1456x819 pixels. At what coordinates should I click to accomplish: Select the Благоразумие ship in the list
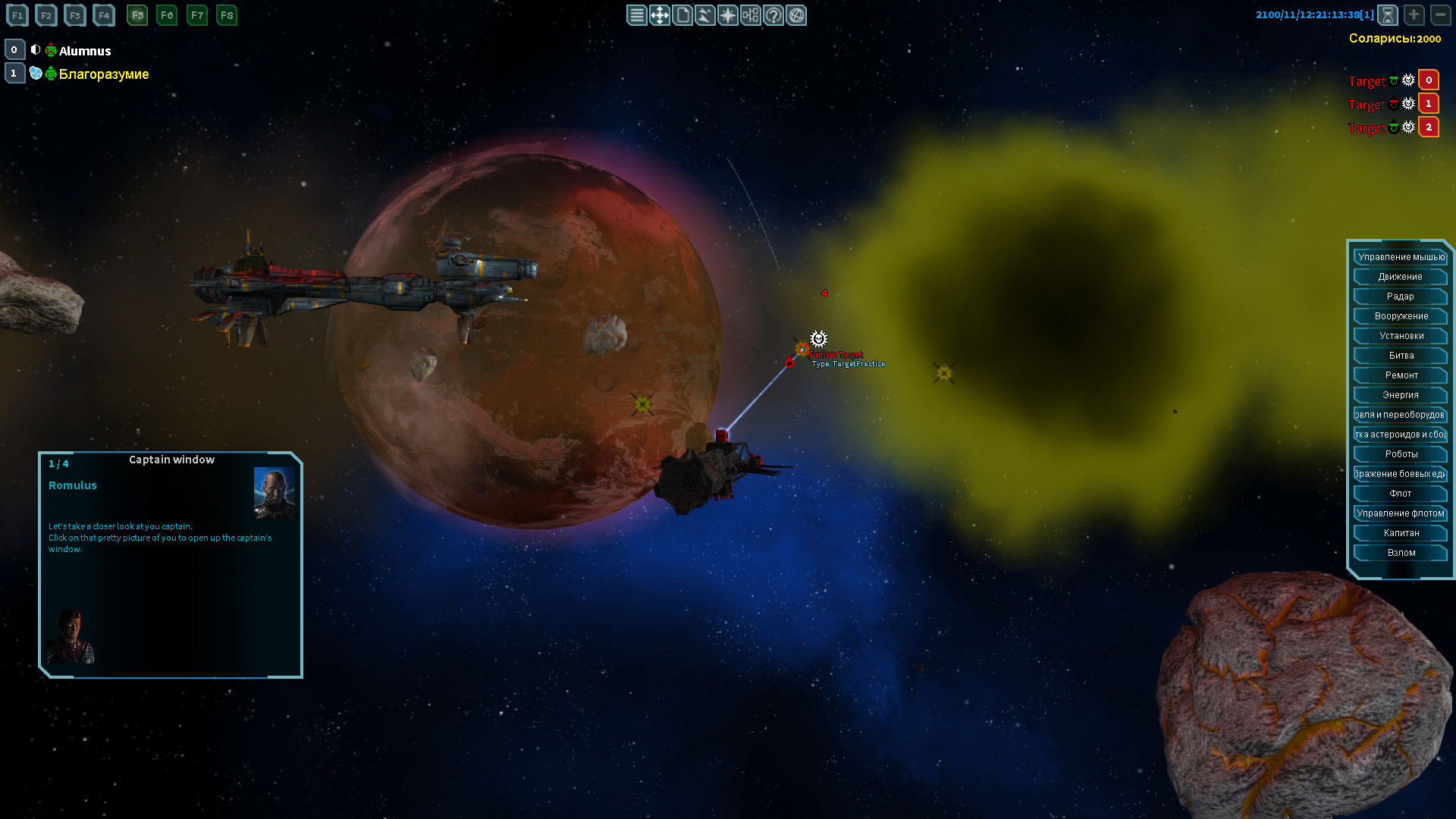click(104, 74)
